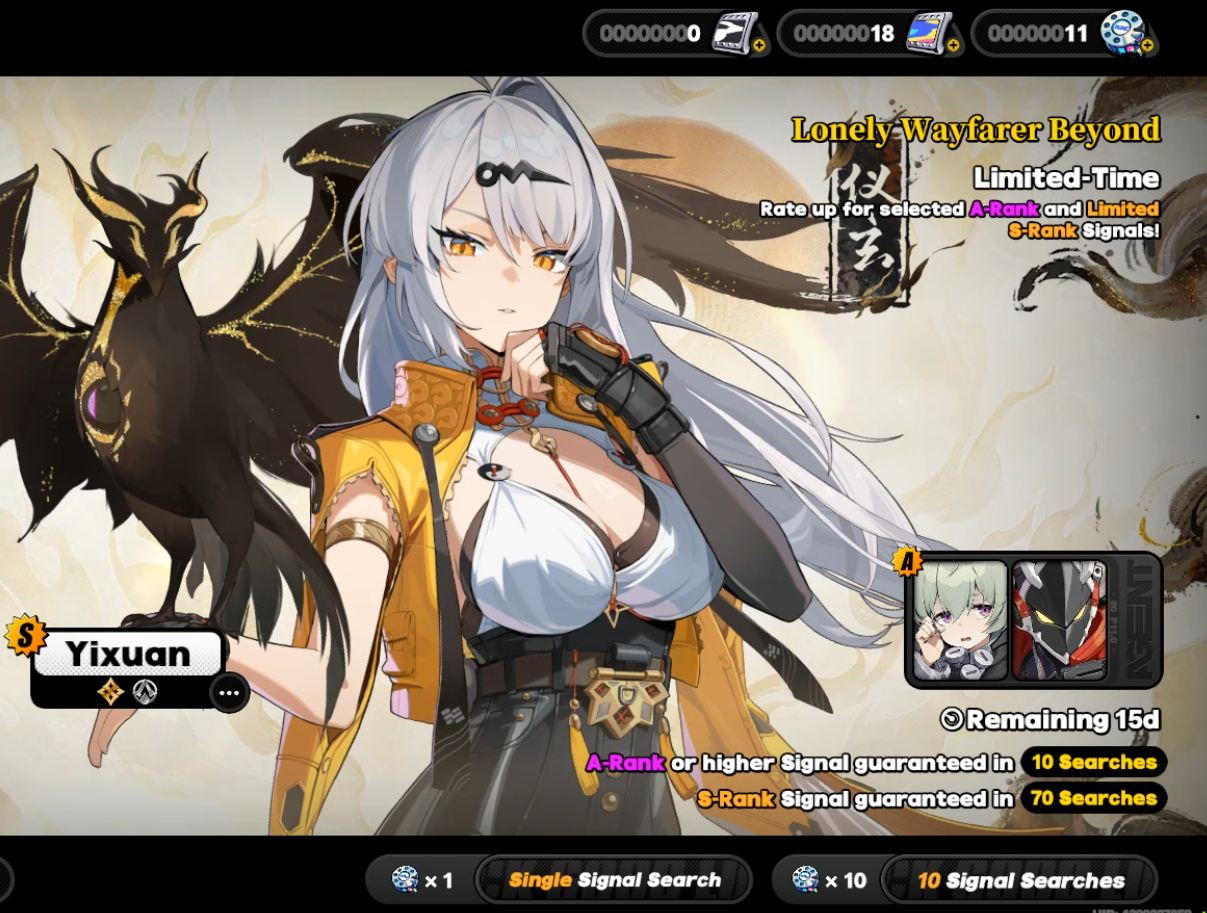Open Yixuan's details with the ellipsis button

point(229,692)
